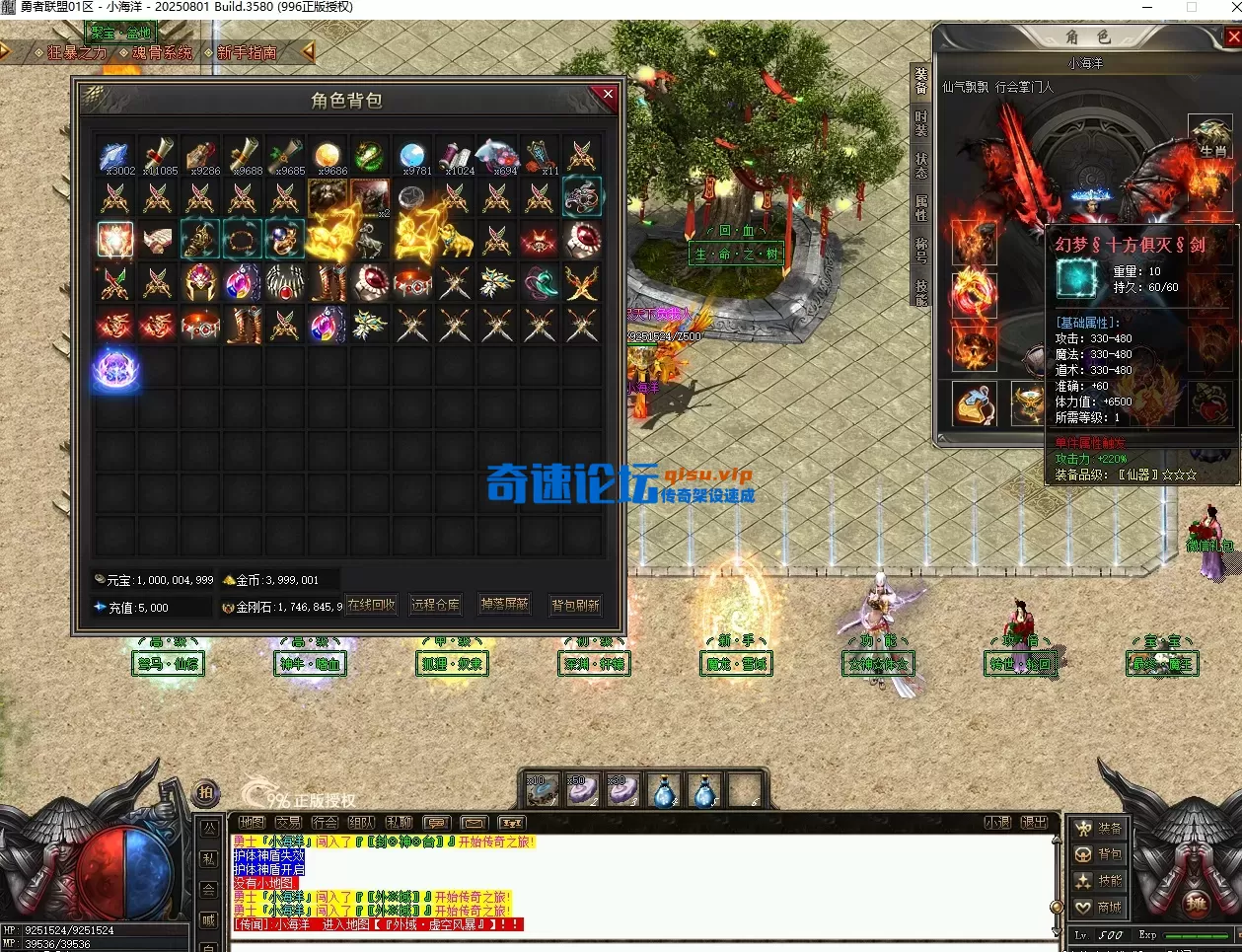Image resolution: width=1242 pixels, height=952 pixels.
Task: Switch to the 状态 status tab
Action: (920, 165)
